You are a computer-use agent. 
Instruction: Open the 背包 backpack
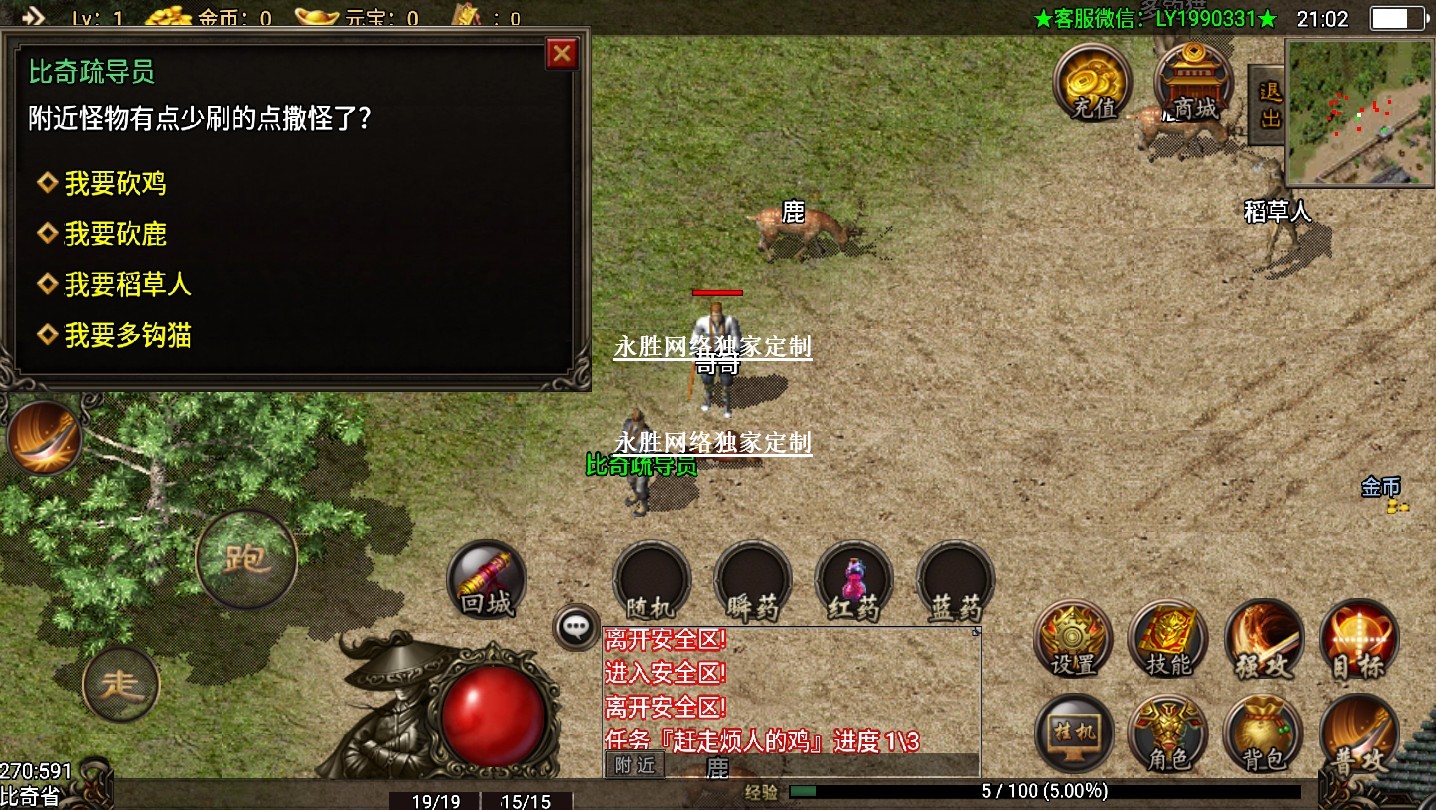pos(1262,733)
